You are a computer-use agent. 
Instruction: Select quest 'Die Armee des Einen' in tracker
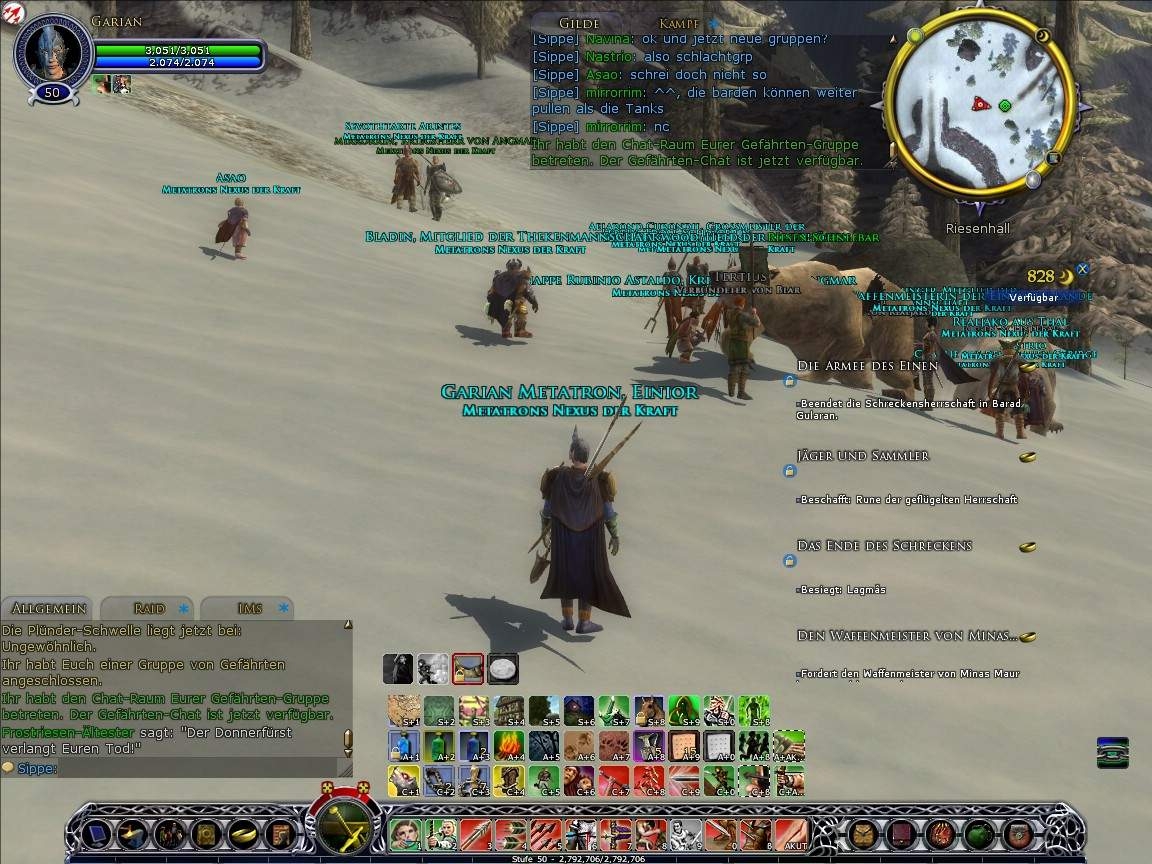tap(867, 366)
